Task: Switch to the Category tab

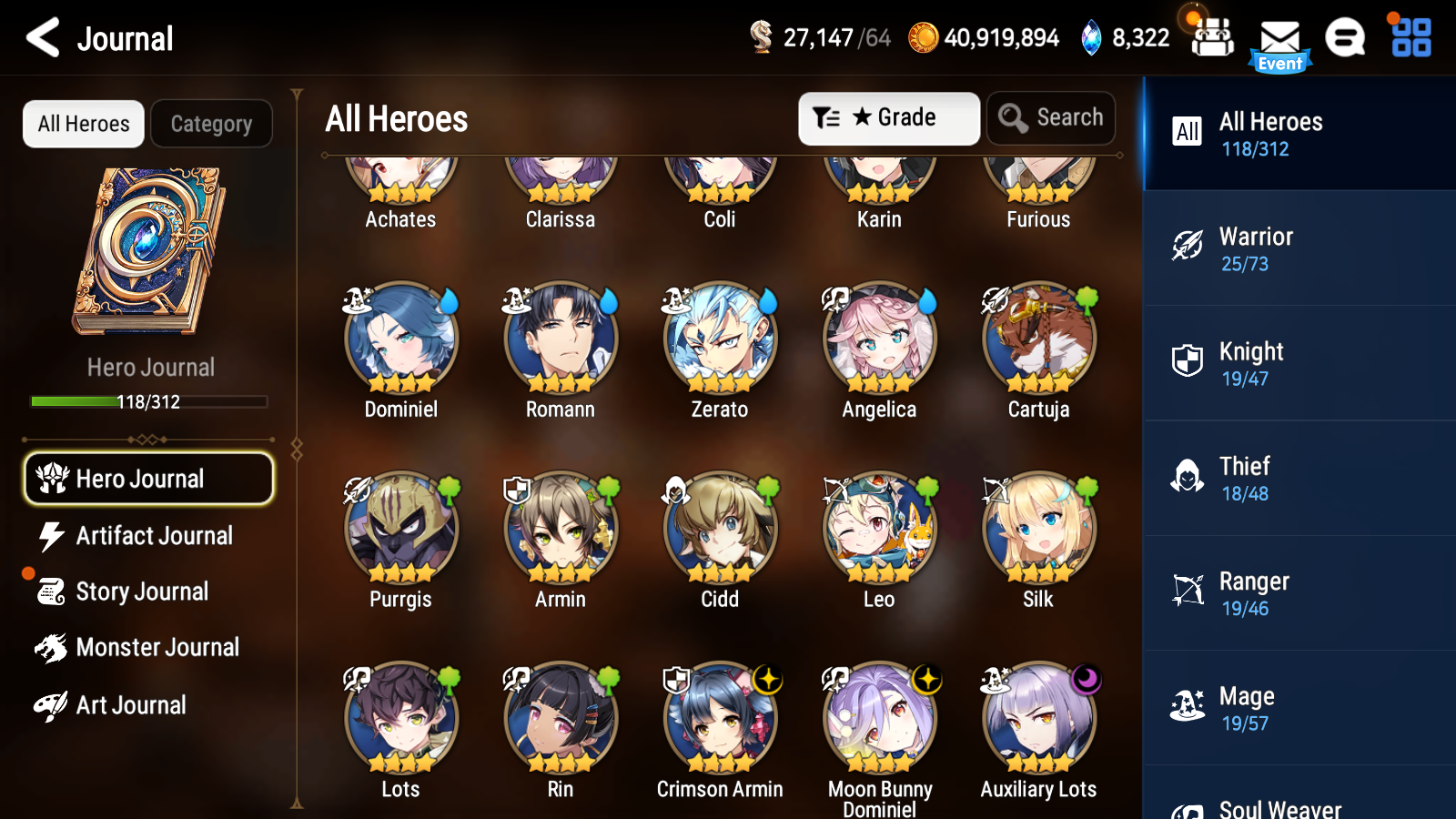Action: [211, 124]
